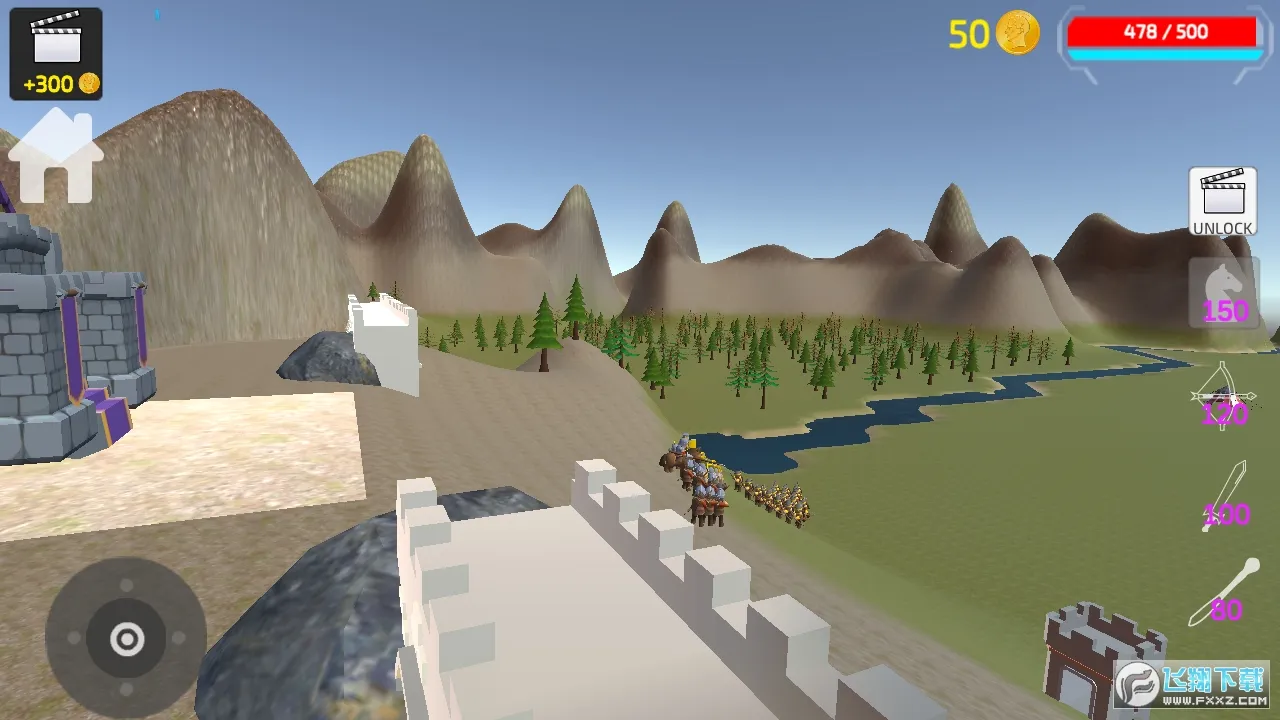This screenshot has width=1280, height=720.
Task: Select the horse knight unit costing 150
Action: [1222, 293]
